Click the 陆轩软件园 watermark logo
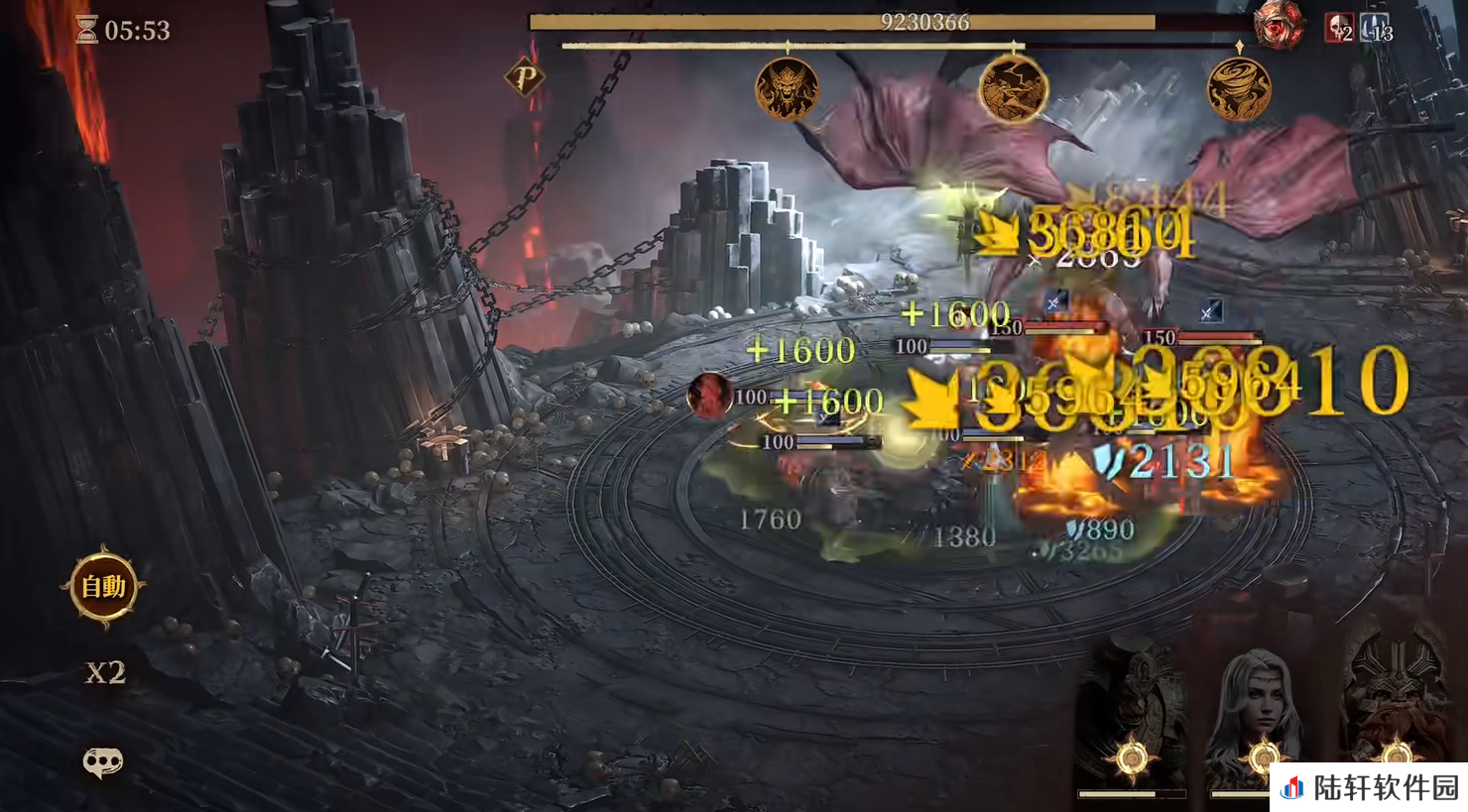 click(1370, 787)
